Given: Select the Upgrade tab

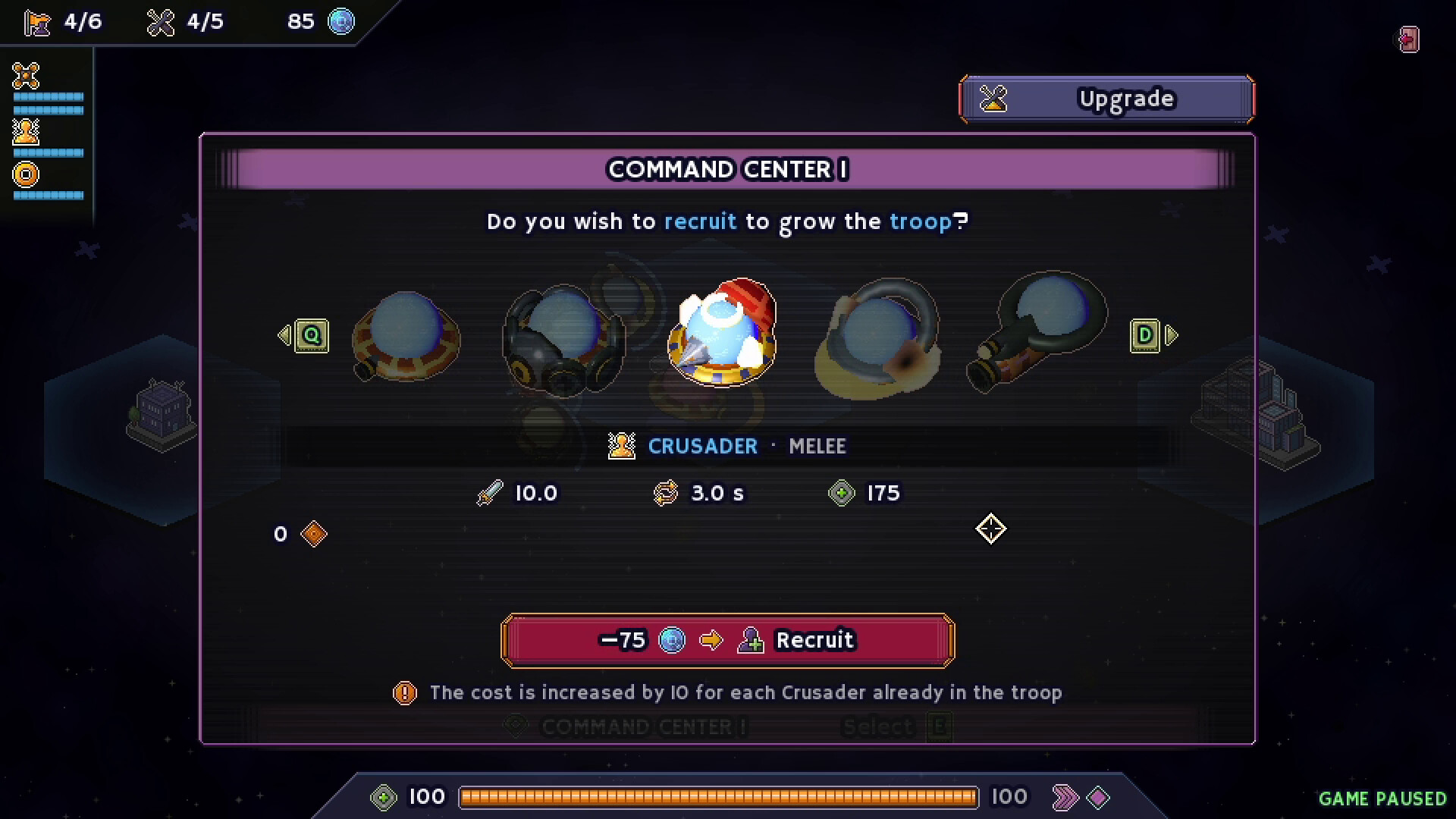Looking at the screenshot, I should pos(1106,98).
